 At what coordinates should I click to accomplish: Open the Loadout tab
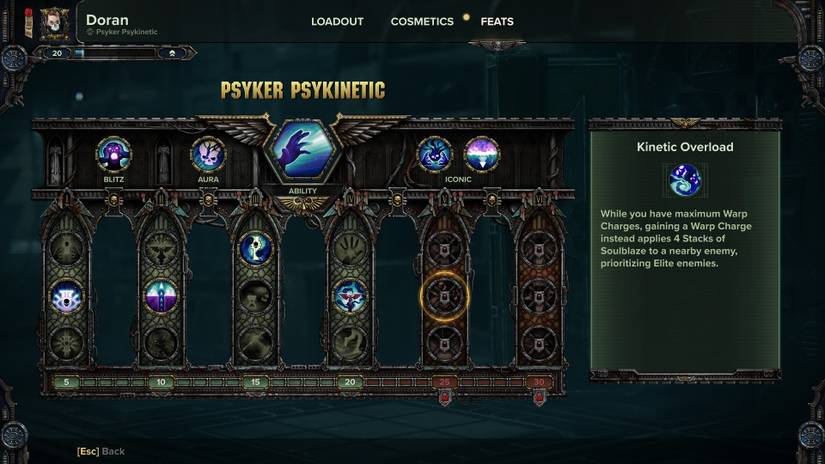tap(337, 21)
